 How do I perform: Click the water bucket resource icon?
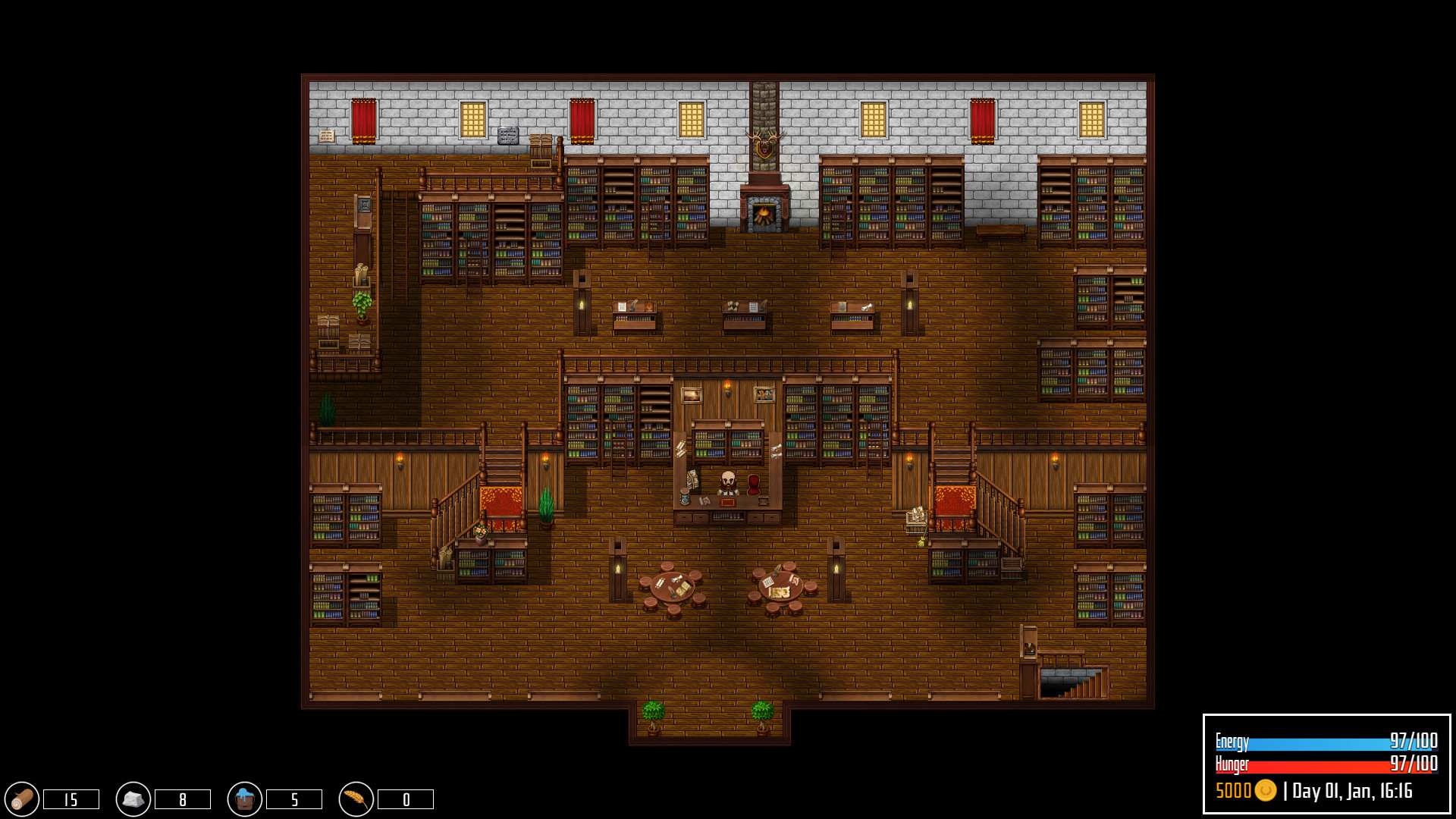click(244, 798)
